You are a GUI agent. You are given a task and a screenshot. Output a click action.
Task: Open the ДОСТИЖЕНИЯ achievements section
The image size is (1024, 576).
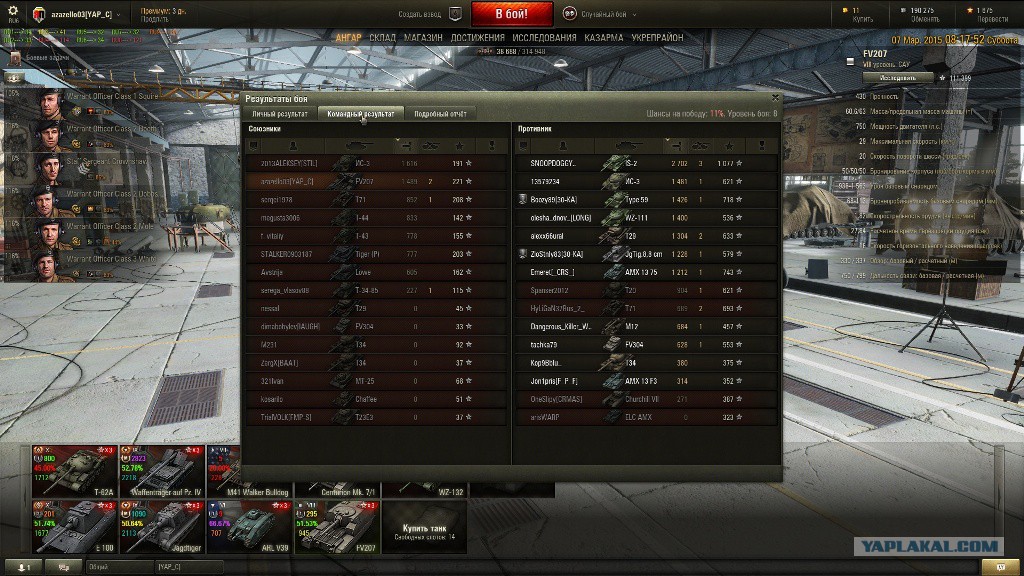click(476, 38)
